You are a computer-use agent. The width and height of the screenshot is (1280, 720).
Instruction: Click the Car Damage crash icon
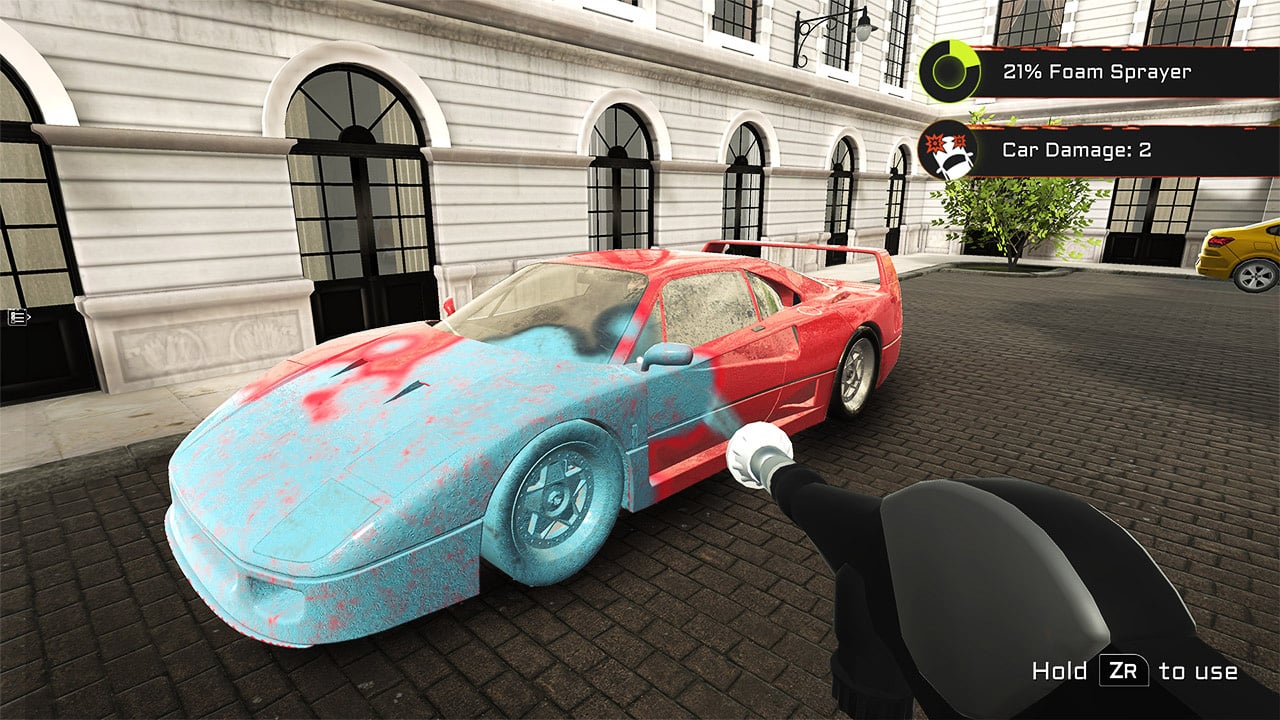(949, 150)
